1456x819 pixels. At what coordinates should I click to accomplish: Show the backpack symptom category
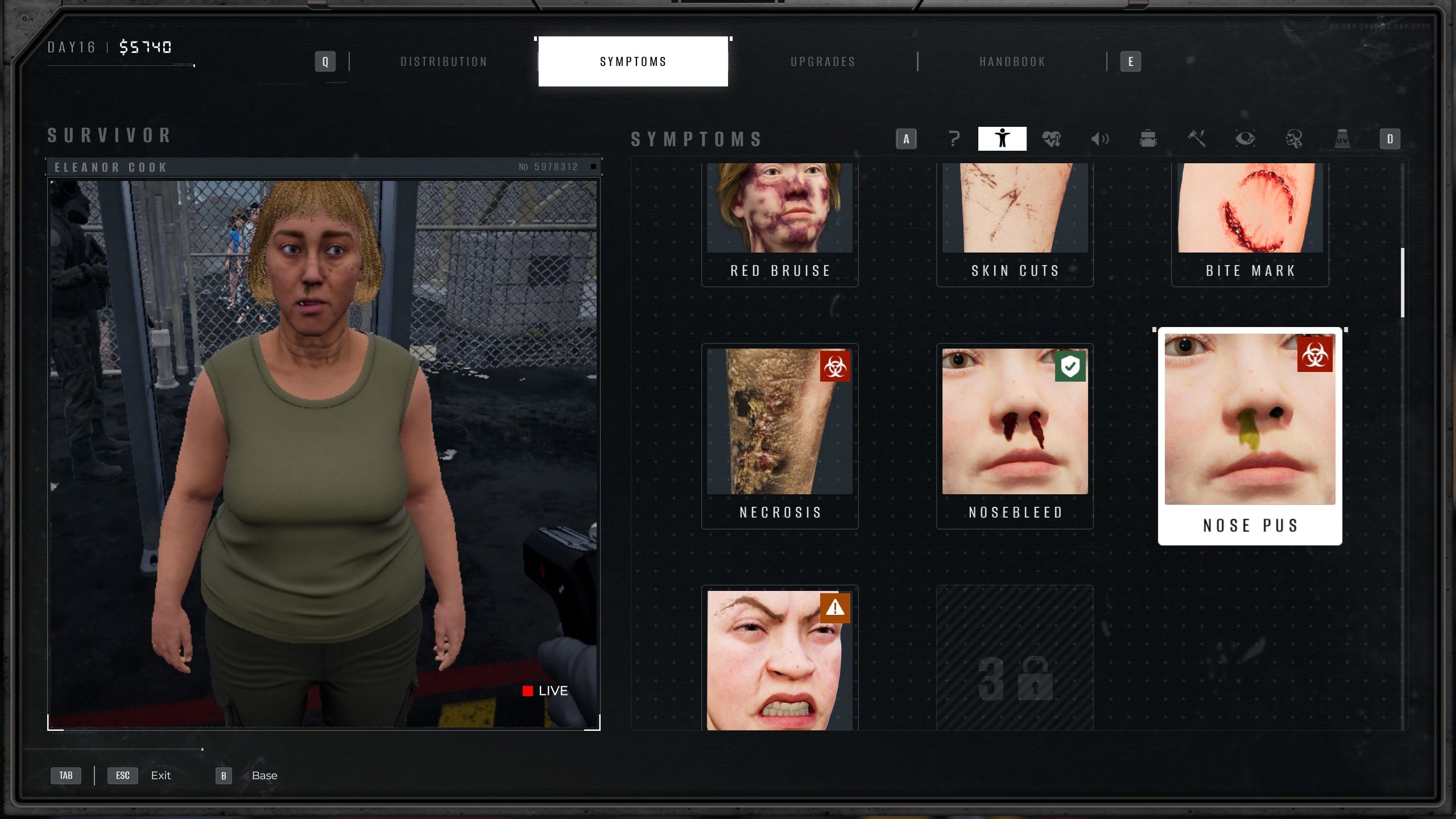(x=1148, y=139)
